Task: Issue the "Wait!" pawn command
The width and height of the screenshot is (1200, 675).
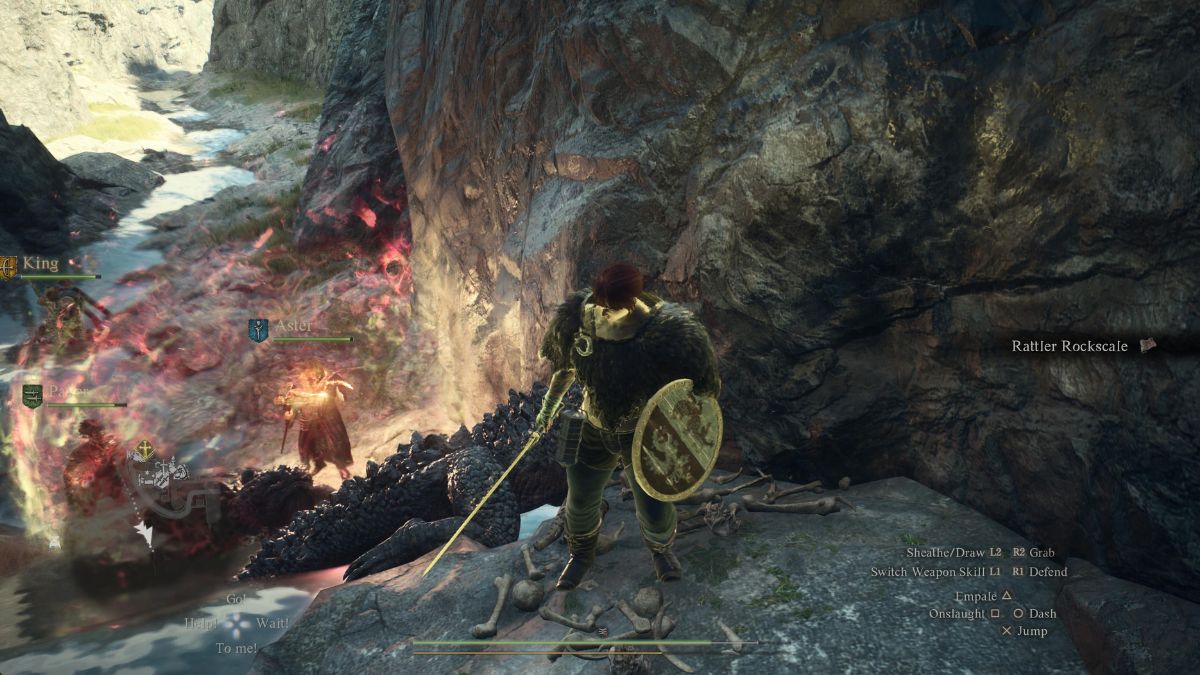Action: coord(271,622)
